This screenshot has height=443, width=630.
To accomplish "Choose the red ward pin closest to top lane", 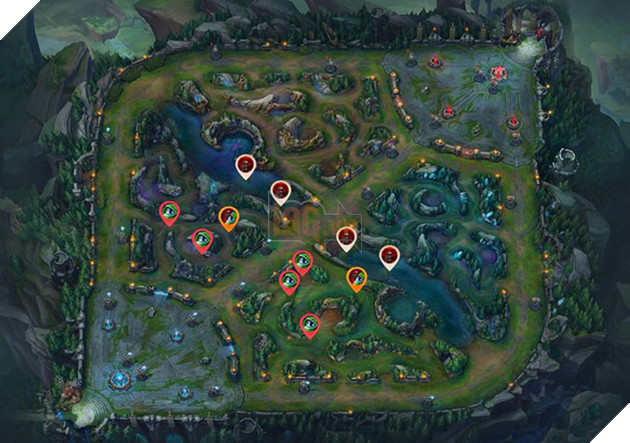I will click(x=170, y=211).
